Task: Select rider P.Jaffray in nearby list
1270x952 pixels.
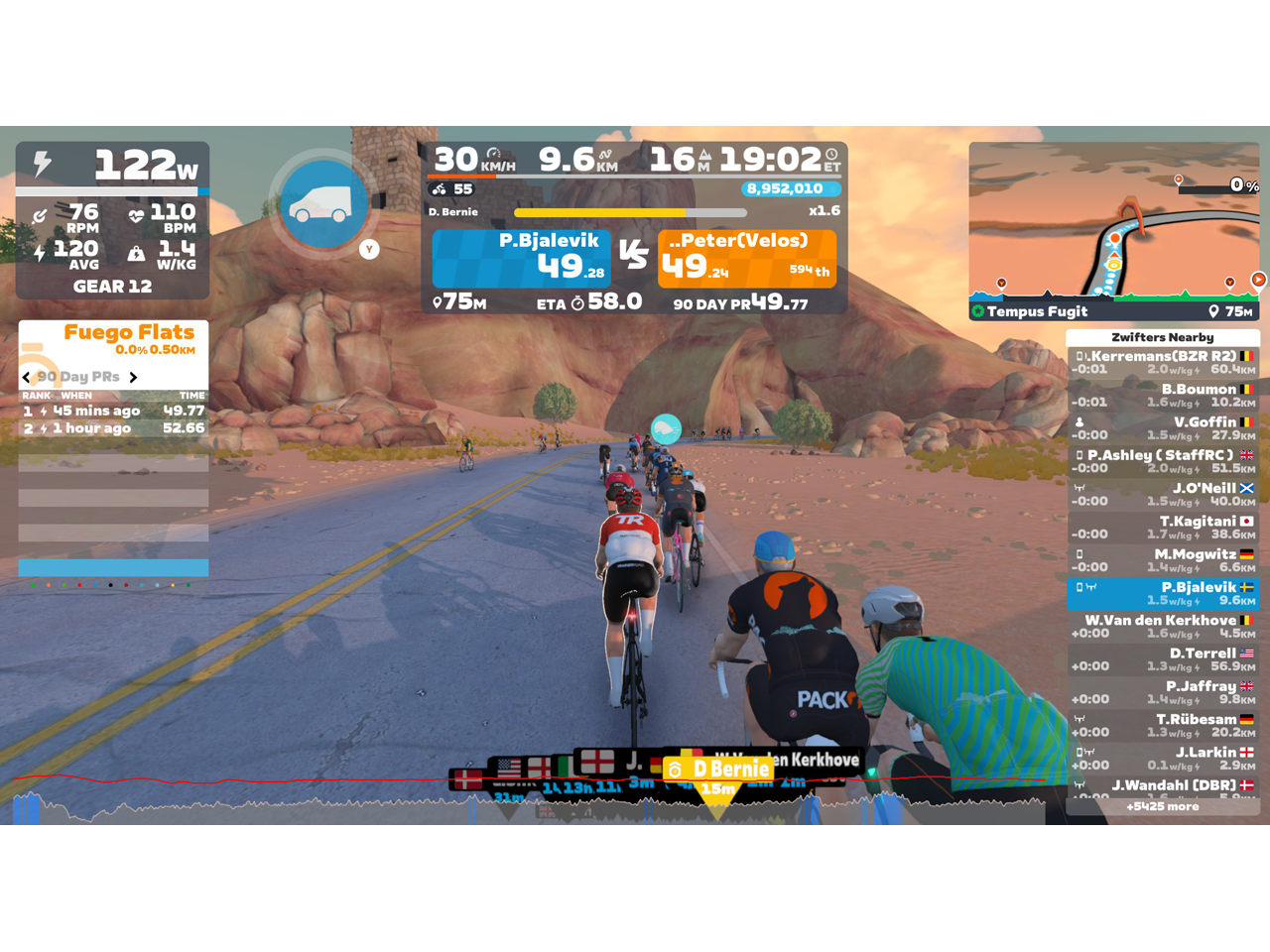Action: point(1162,692)
